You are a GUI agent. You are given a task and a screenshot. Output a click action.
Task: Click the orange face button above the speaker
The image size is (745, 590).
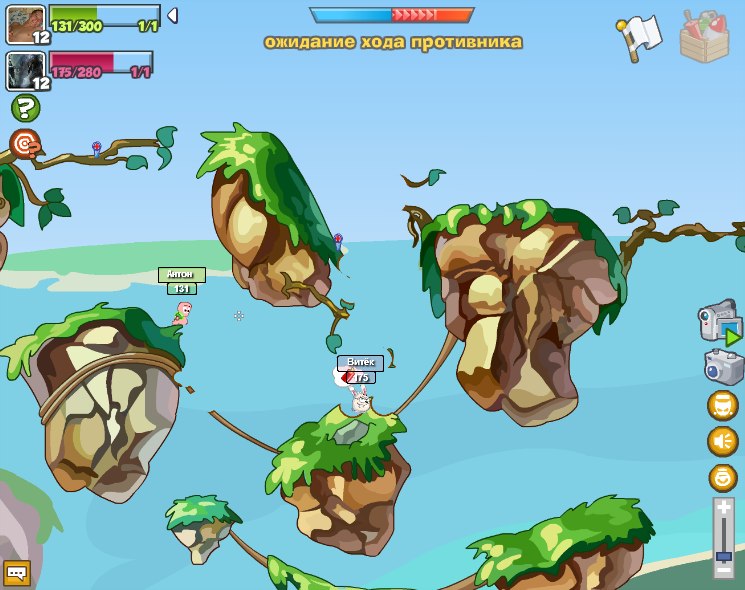(722, 405)
